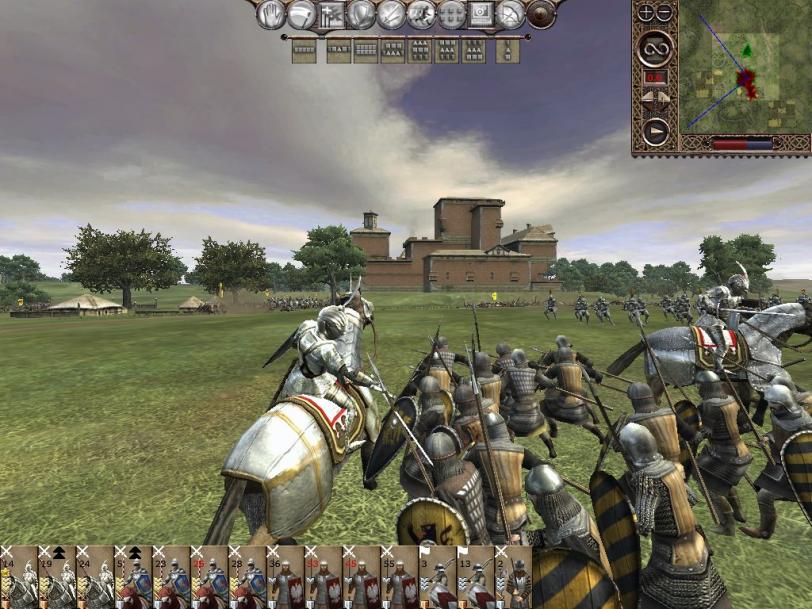Toggle loose formation dots icon
This screenshot has width=812, height=609.
[x=451, y=14]
